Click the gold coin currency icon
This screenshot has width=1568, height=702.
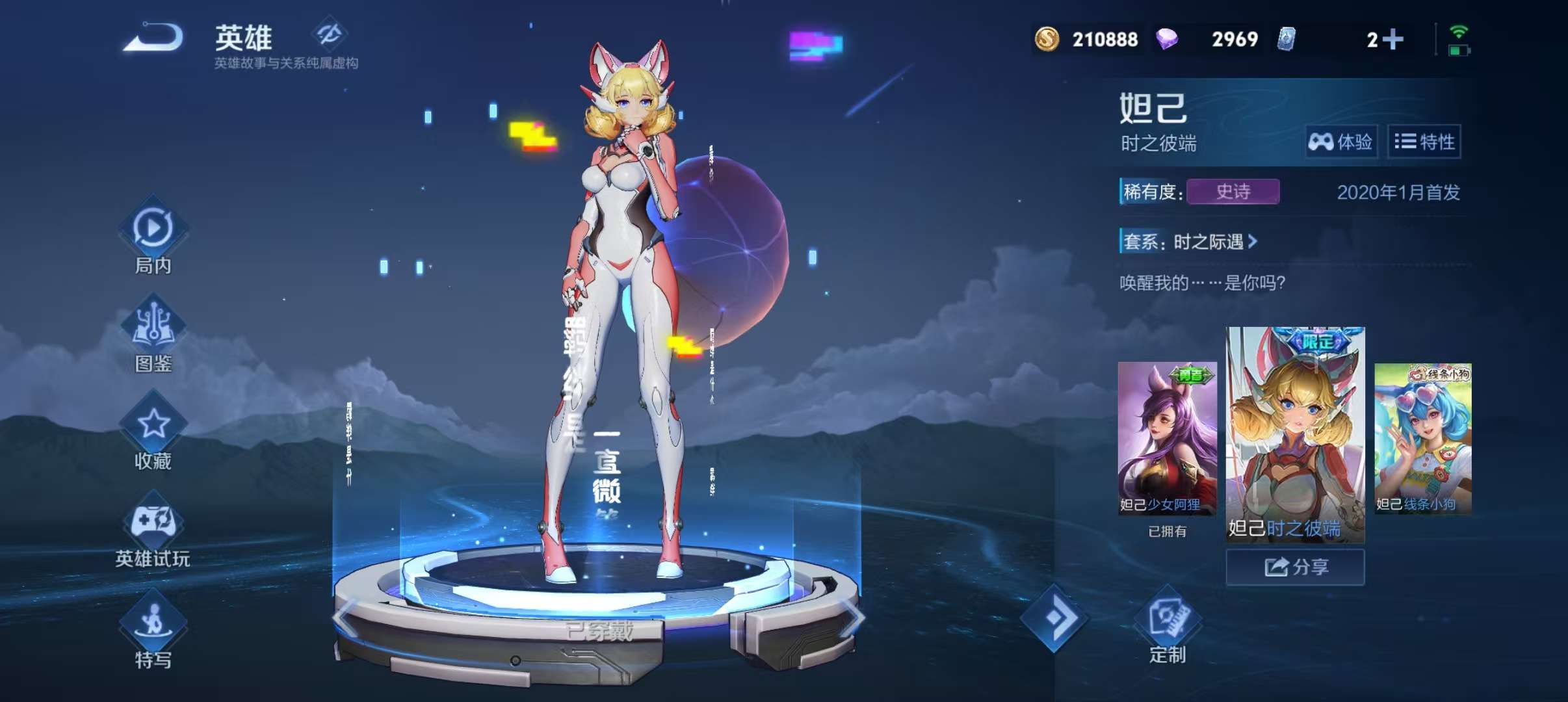click(x=1047, y=40)
